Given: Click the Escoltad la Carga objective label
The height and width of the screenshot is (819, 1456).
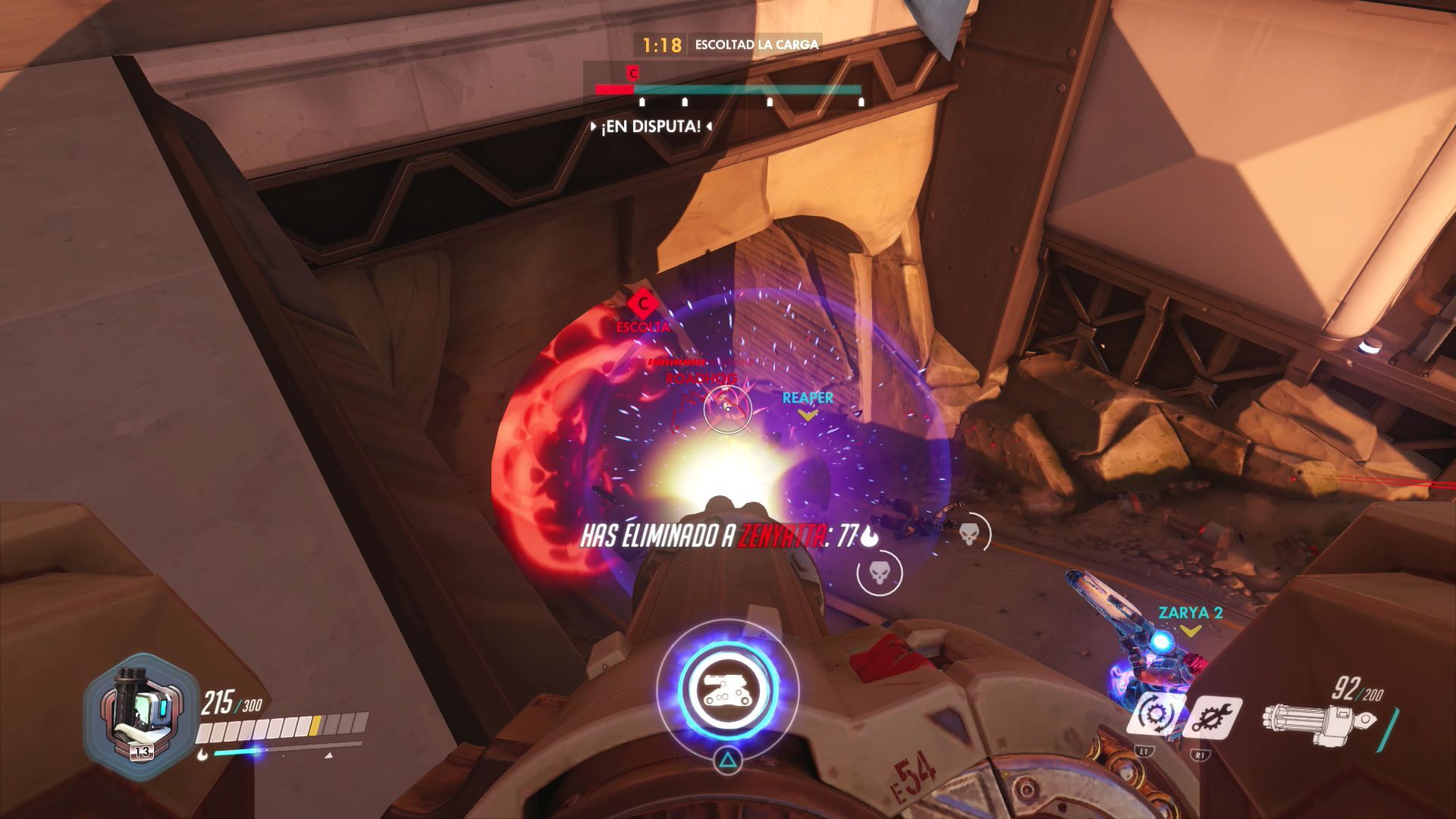Looking at the screenshot, I should click(x=756, y=45).
